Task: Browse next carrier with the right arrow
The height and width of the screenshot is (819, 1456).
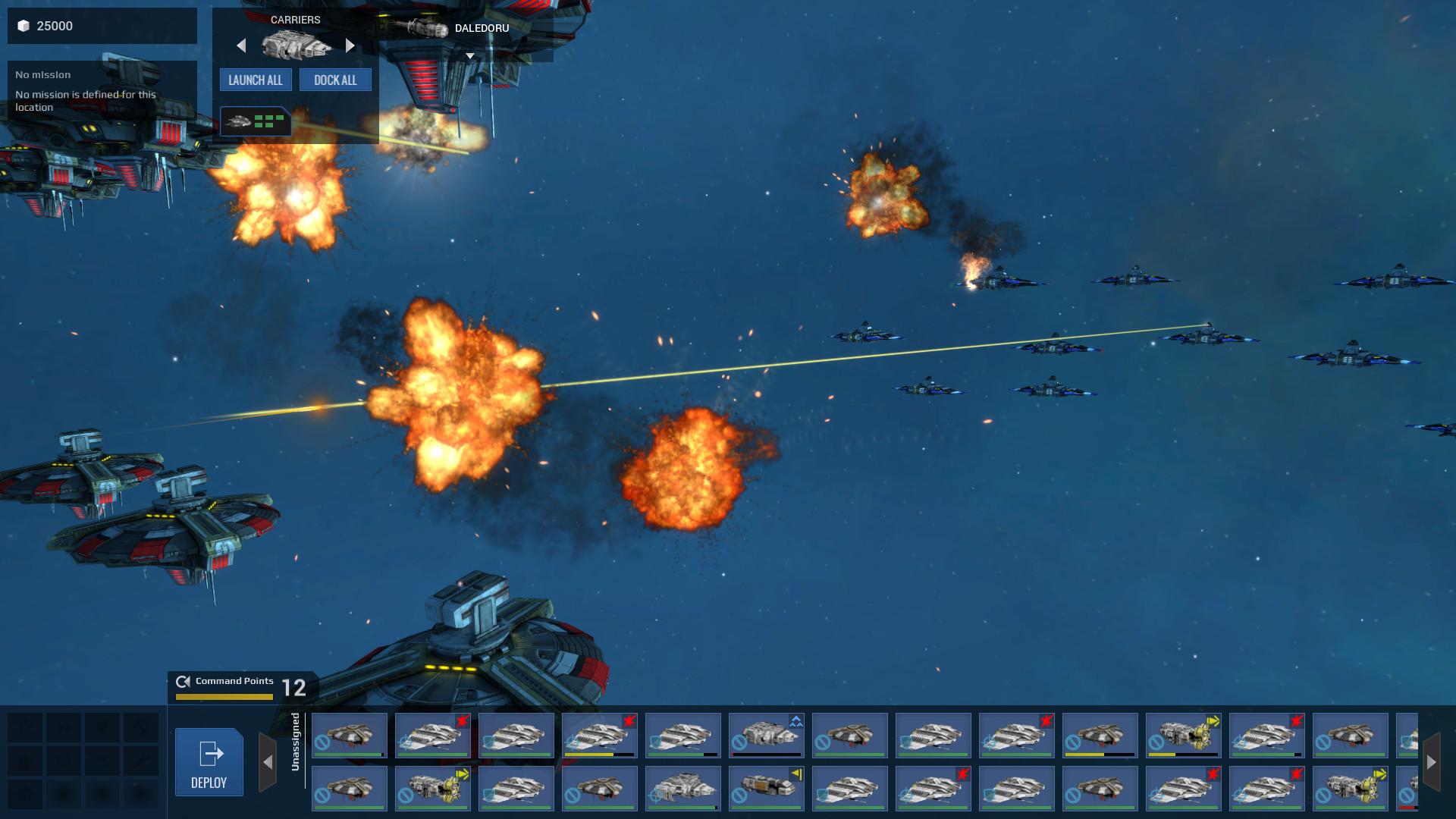Action: tap(350, 45)
